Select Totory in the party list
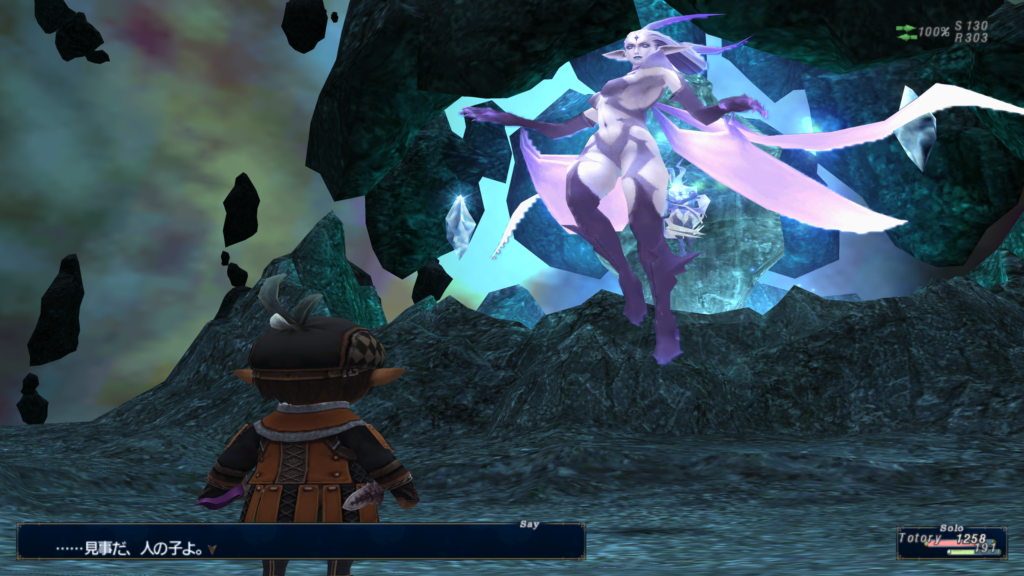The width and height of the screenshot is (1024, 576). point(922,538)
